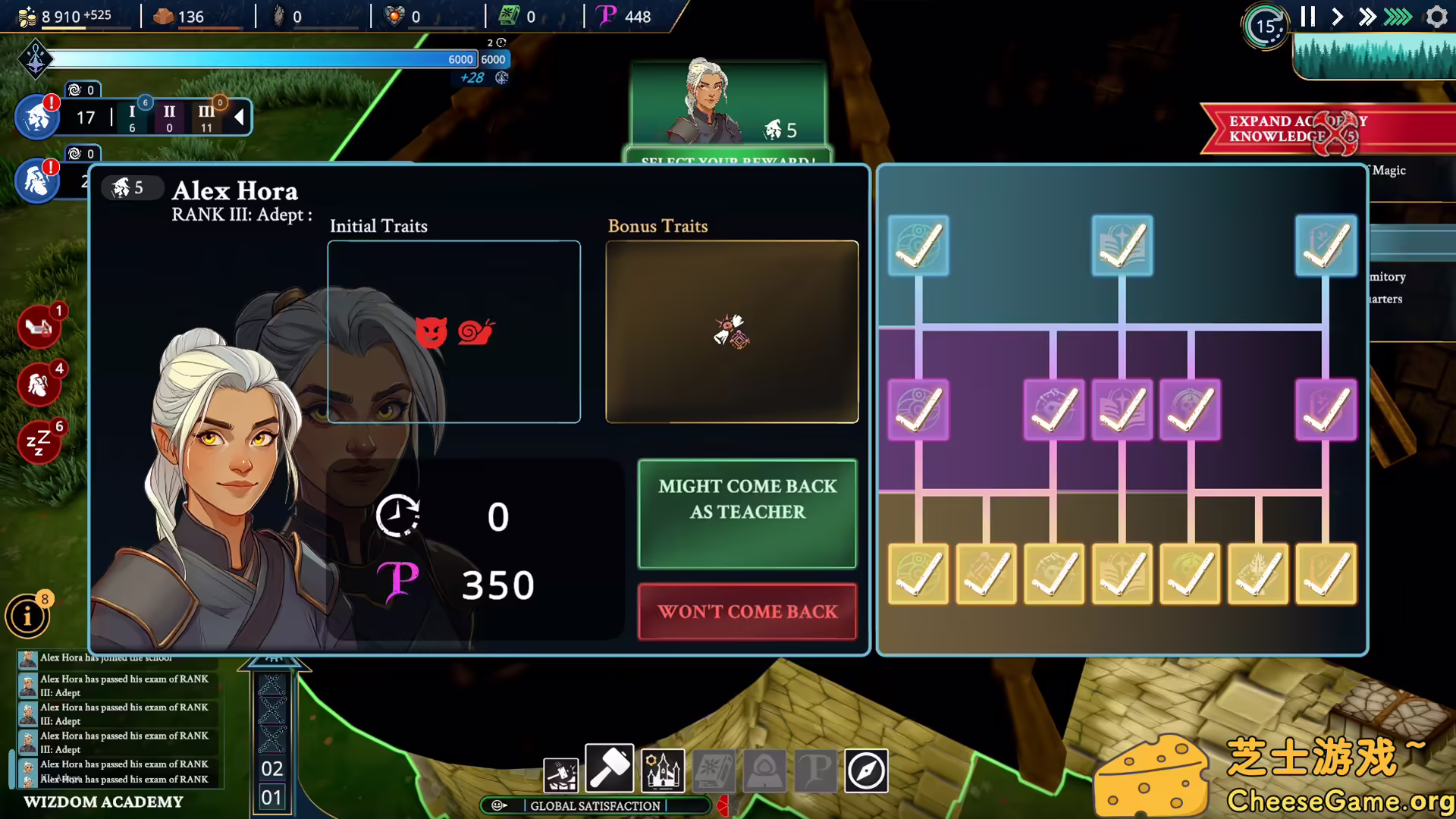This screenshot has height=819, width=1456.
Task: Click the orange info notification icon
Action: coord(28,616)
